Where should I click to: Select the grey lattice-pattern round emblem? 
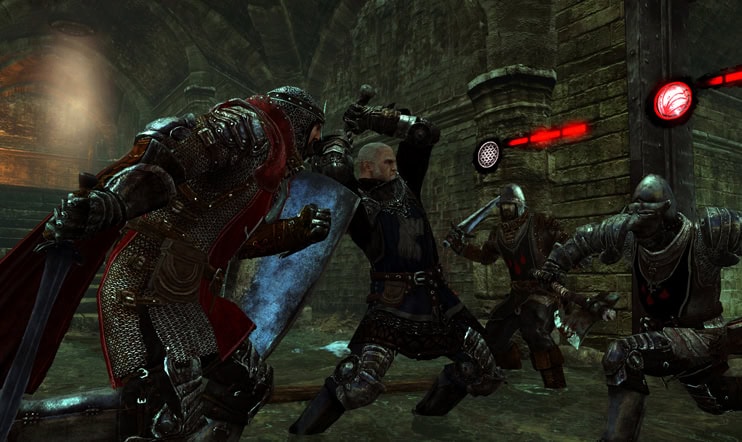488,153
